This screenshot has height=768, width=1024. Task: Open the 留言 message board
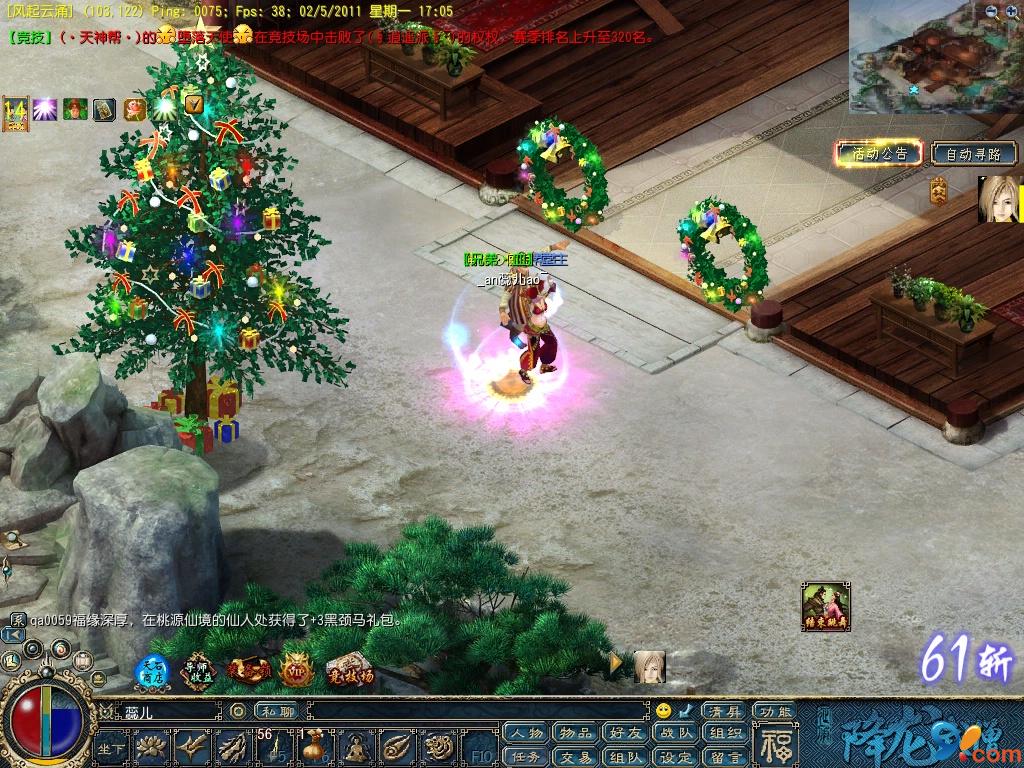[x=727, y=757]
